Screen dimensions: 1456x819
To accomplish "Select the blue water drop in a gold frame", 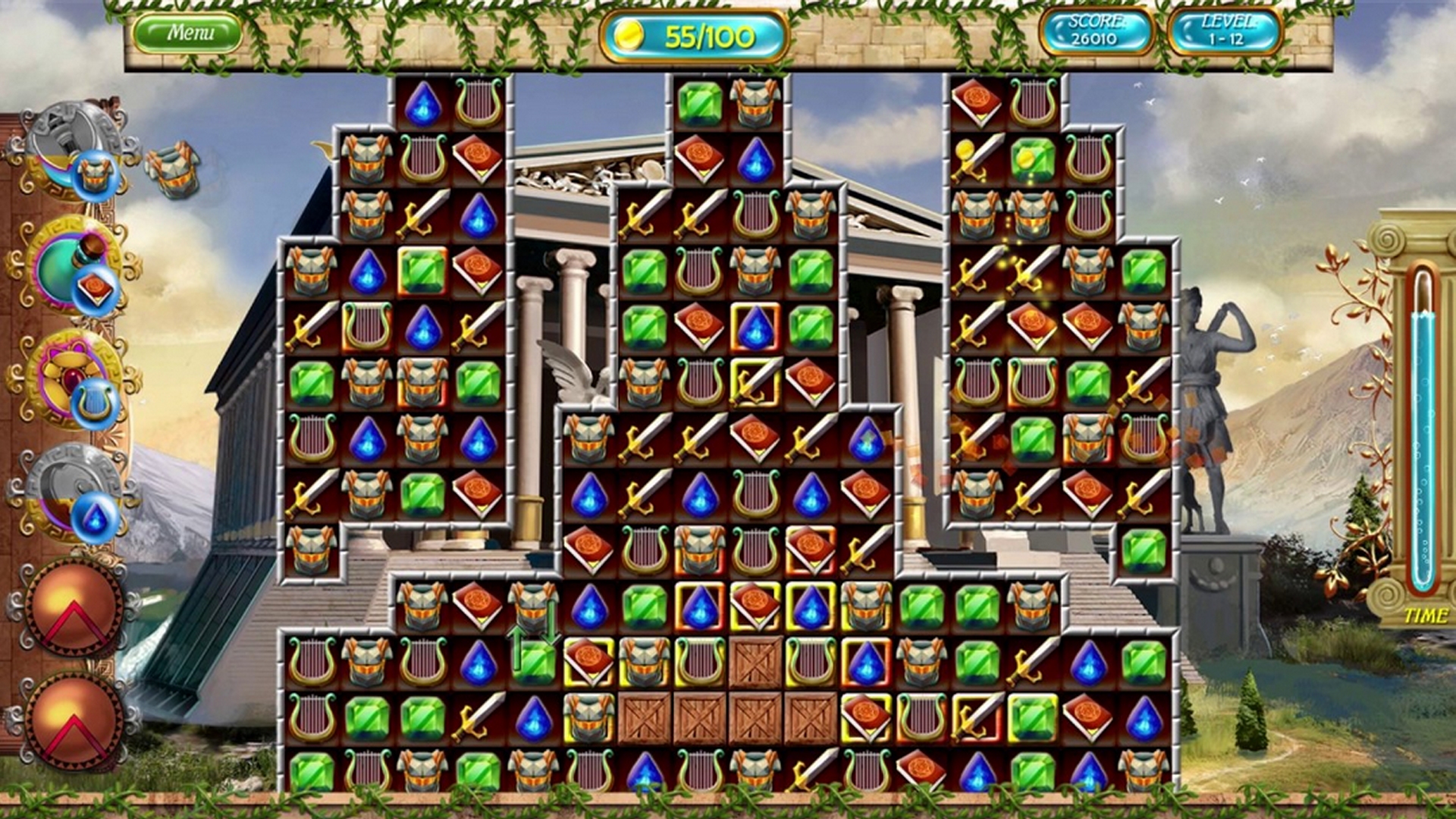I will [x=756, y=326].
